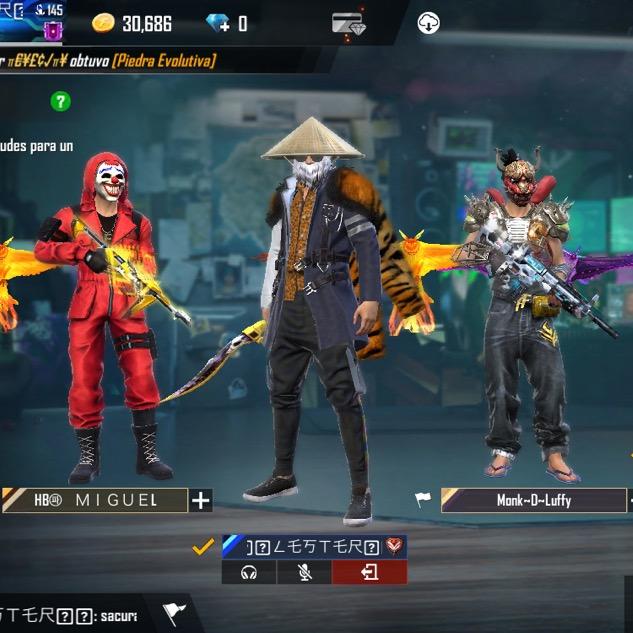View Monk~D~Luffy's player name plate
Image resolution: width=633 pixels, height=633 pixels.
pyautogui.click(x=533, y=500)
